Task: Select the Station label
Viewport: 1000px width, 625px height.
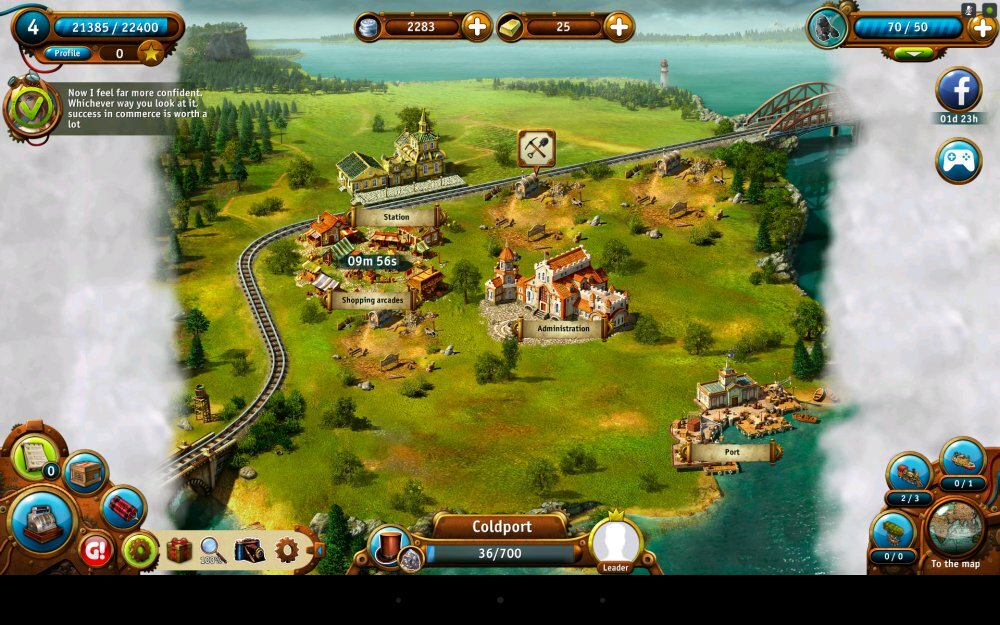Action: point(396,216)
